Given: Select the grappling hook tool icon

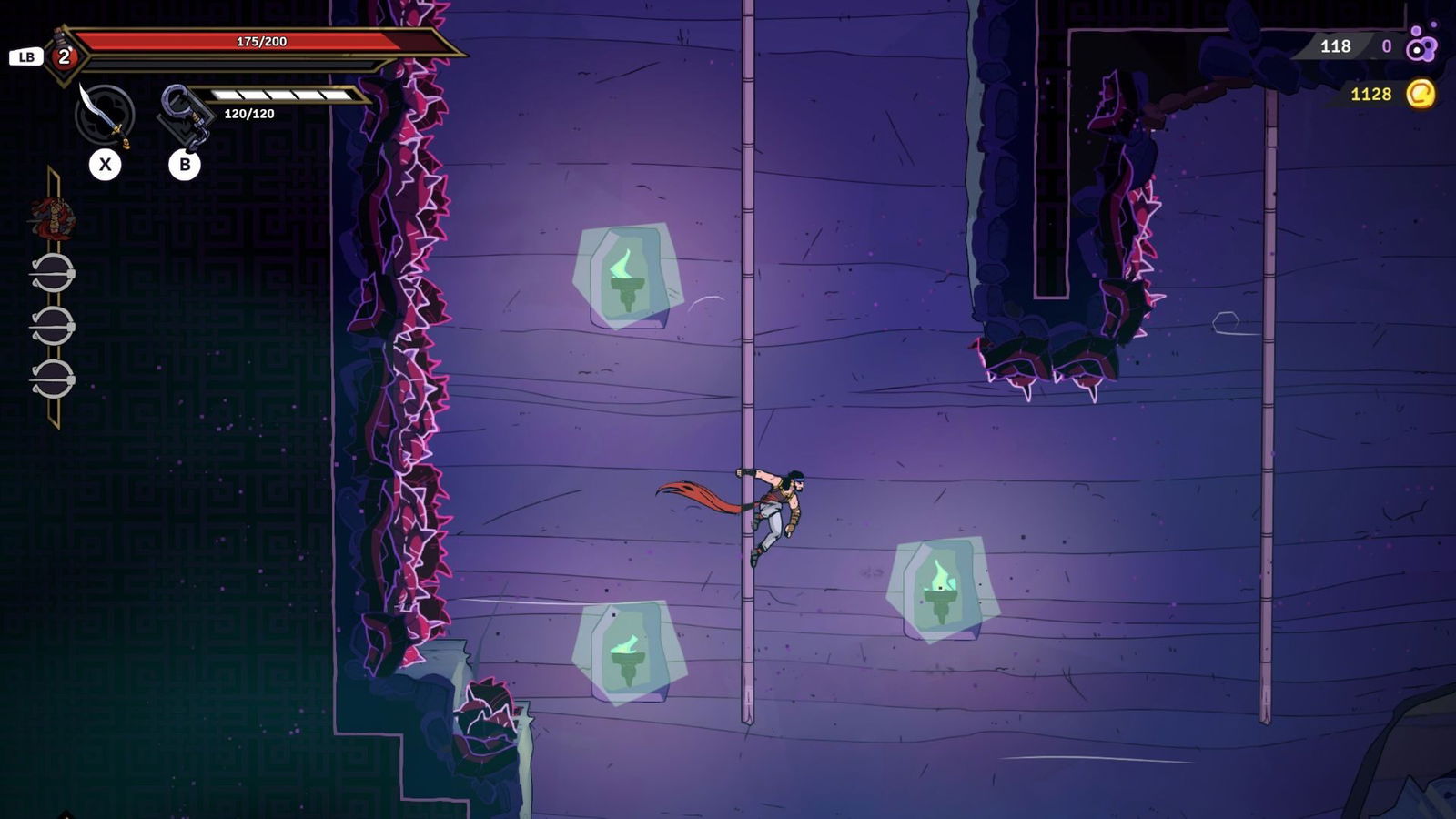Looking at the screenshot, I should [185, 115].
